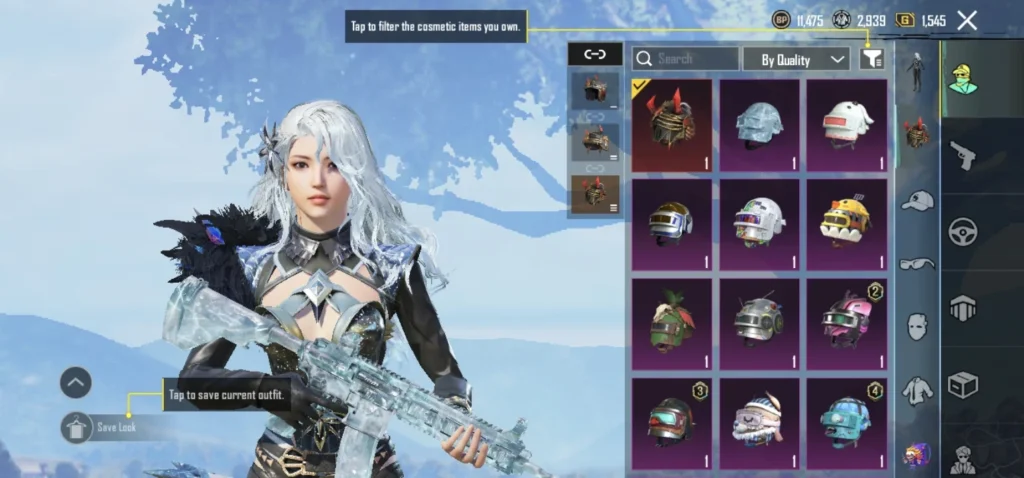The width and height of the screenshot is (1024, 478).
Task: Close the inventory screen with the X
Action: tap(967, 20)
